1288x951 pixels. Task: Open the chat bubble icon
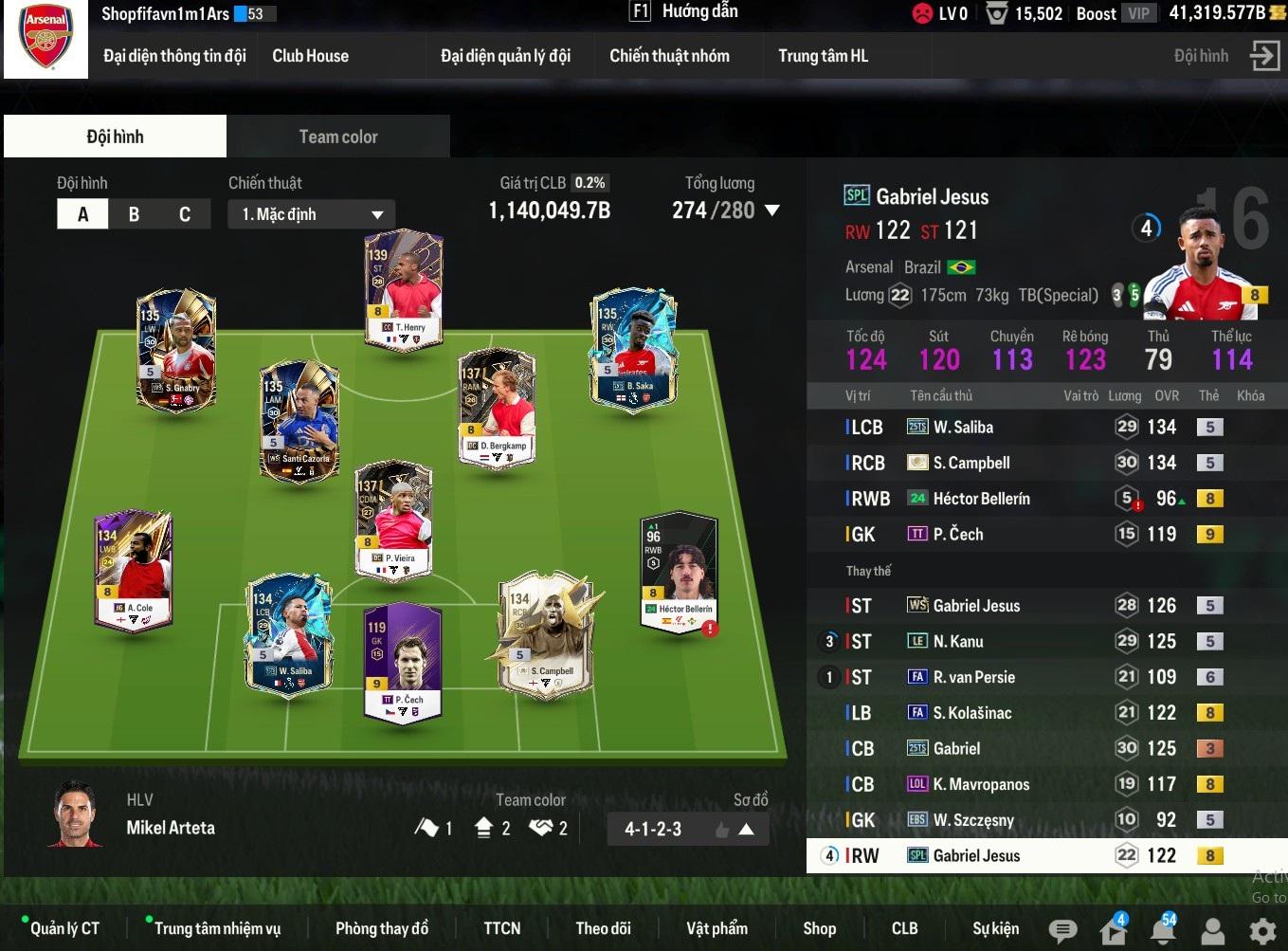1062,931
